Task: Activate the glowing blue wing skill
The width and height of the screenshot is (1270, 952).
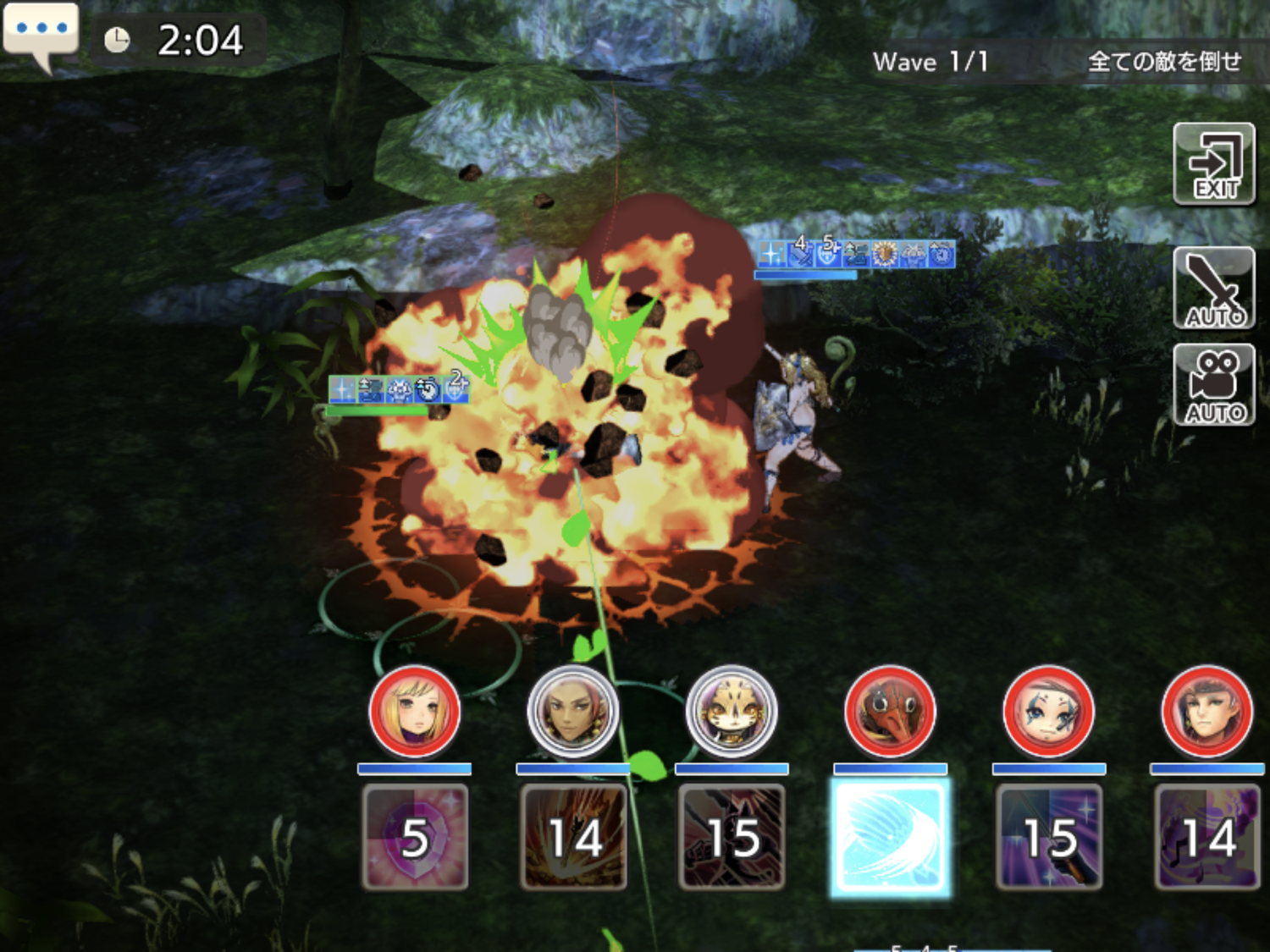Action: (890, 837)
